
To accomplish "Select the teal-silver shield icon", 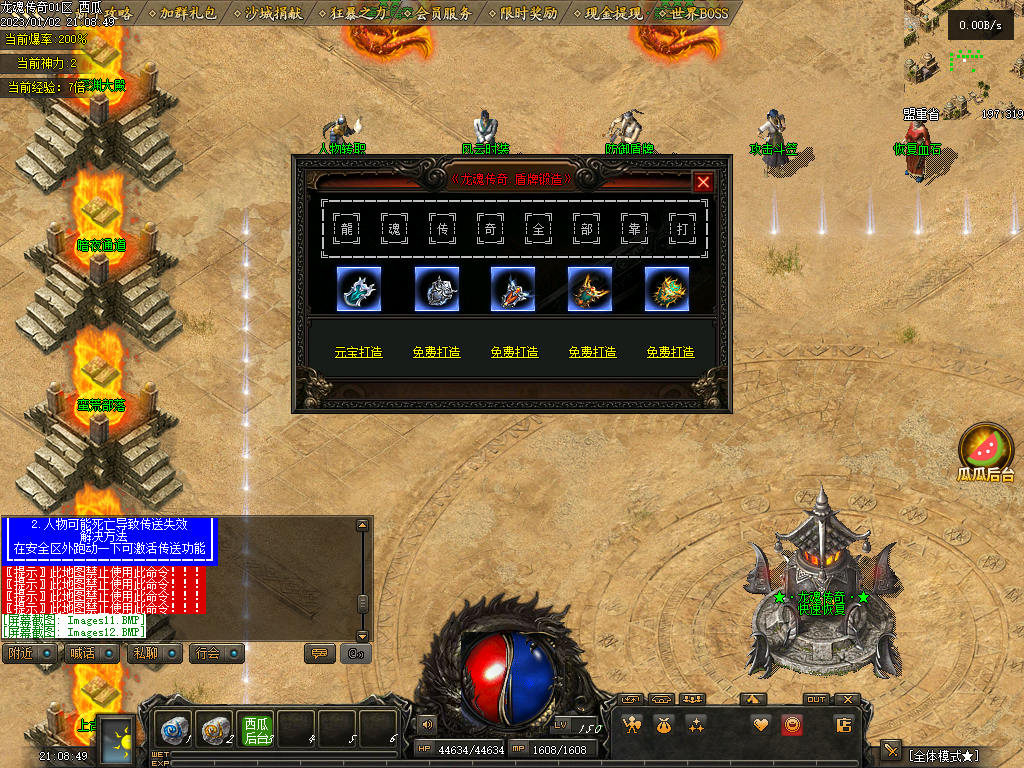I will pos(359,288).
